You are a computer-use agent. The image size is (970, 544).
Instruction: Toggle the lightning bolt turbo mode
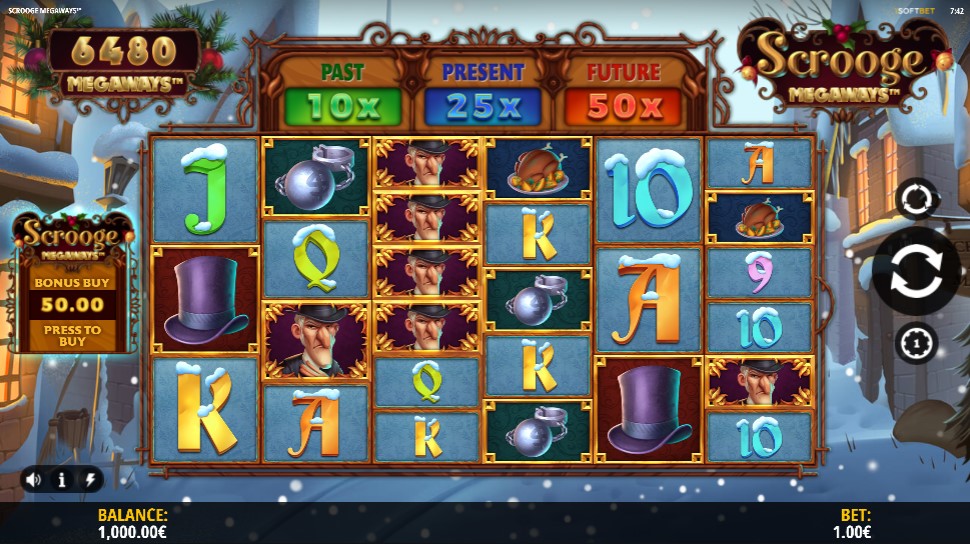coord(90,480)
